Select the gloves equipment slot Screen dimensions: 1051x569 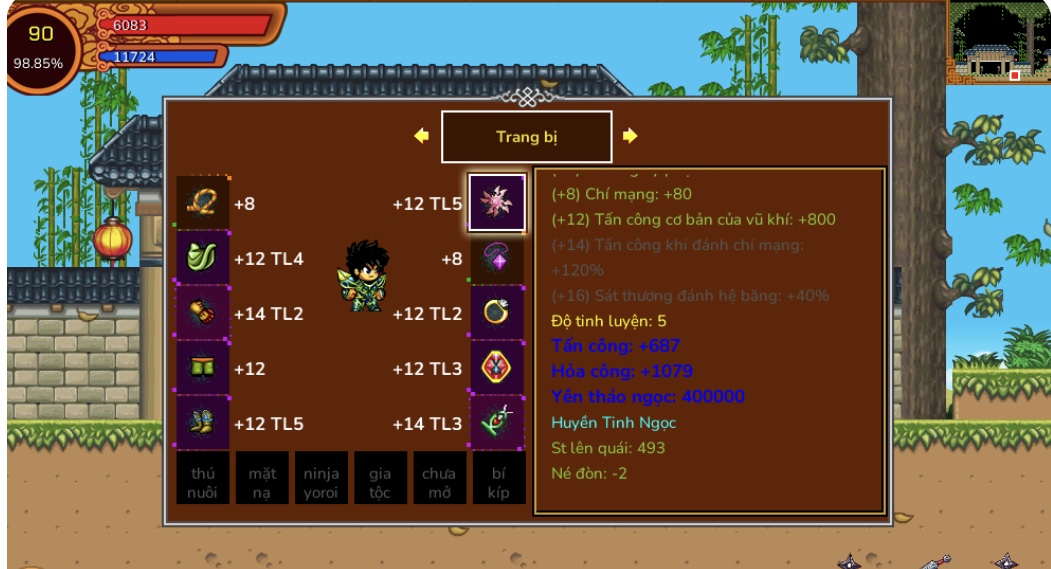pos(203,313)
